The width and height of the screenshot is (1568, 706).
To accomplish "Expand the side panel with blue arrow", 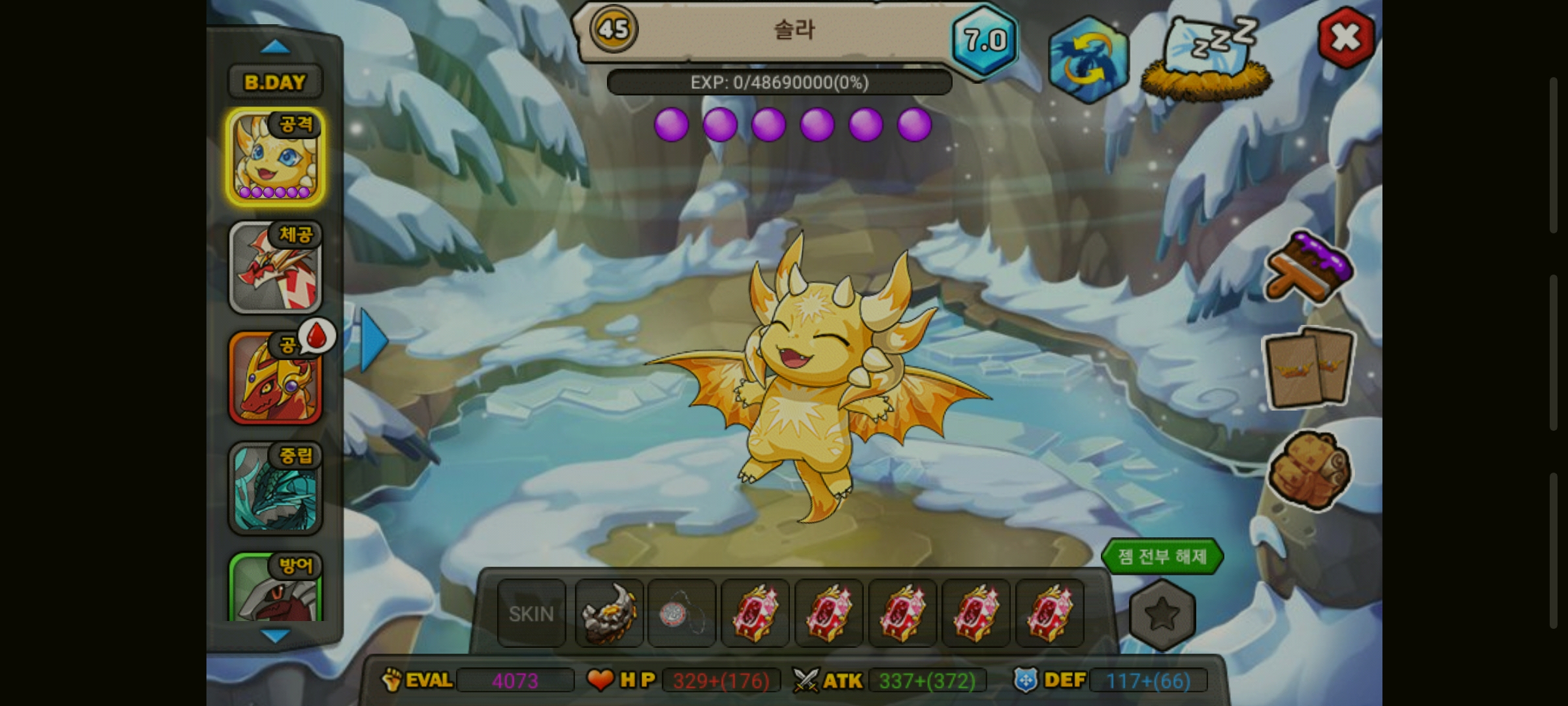I will (374, 341).
